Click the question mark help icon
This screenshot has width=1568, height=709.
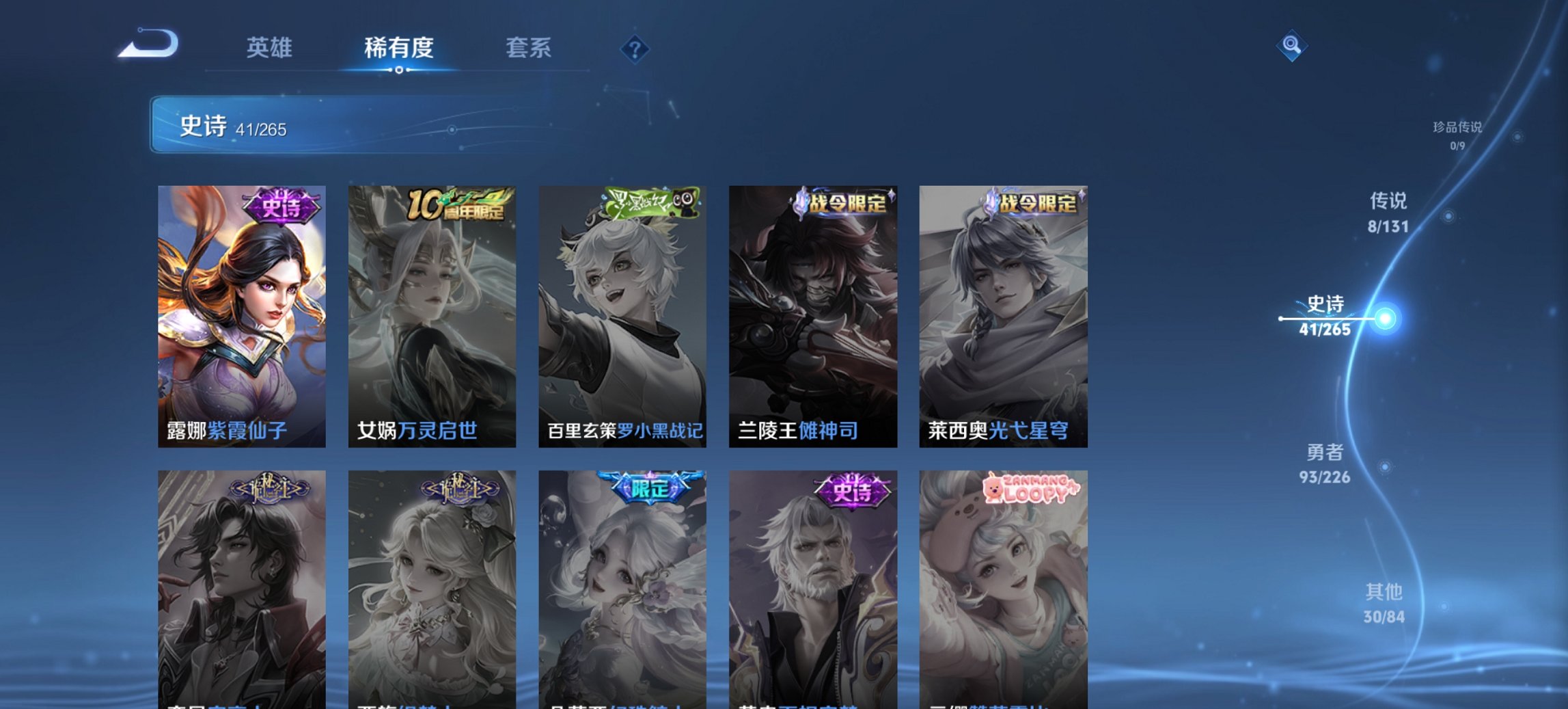pos(634,49)
